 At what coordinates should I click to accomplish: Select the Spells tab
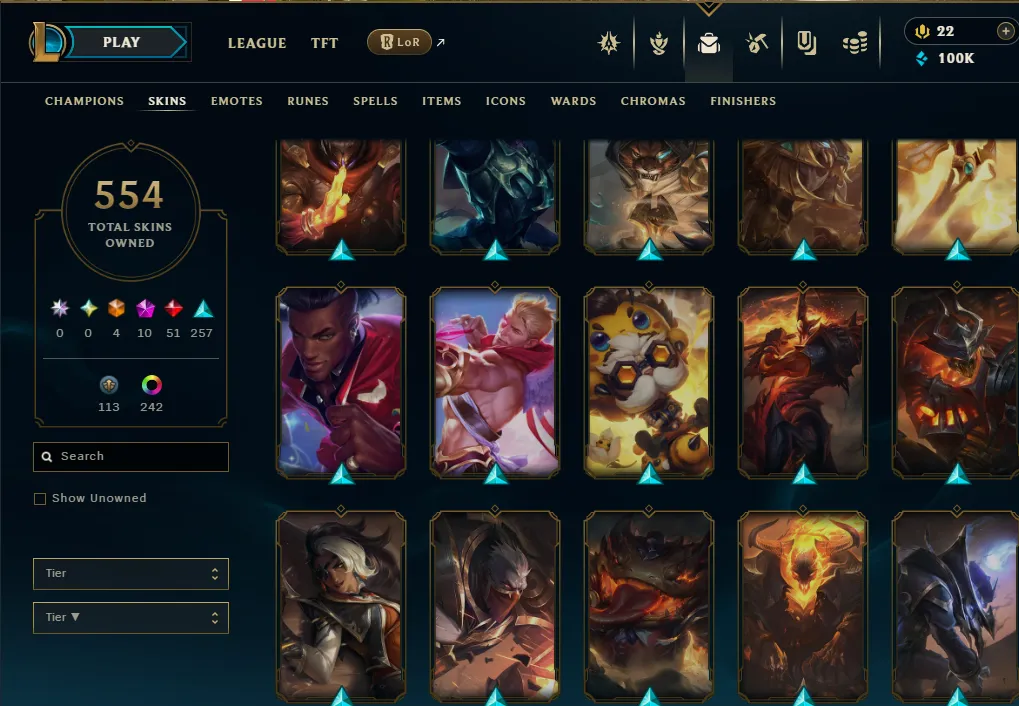pyautogui.click(x=375, y=101)
